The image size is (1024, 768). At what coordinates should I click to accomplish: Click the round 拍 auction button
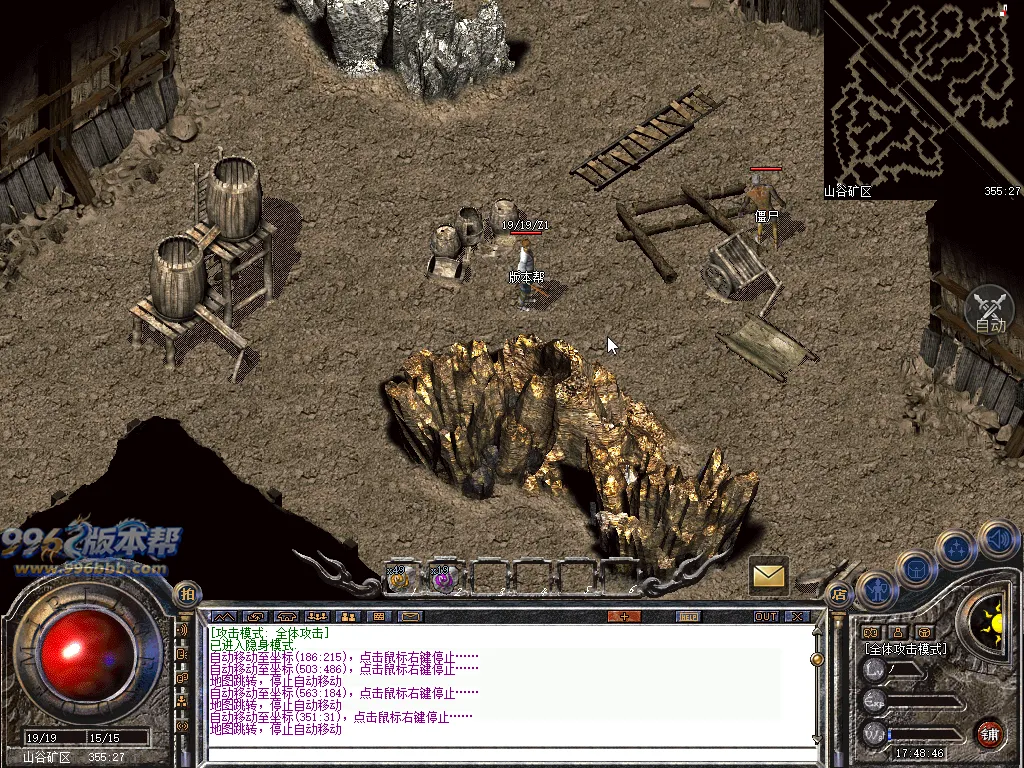pyautogui.click(x=186, y=594)
